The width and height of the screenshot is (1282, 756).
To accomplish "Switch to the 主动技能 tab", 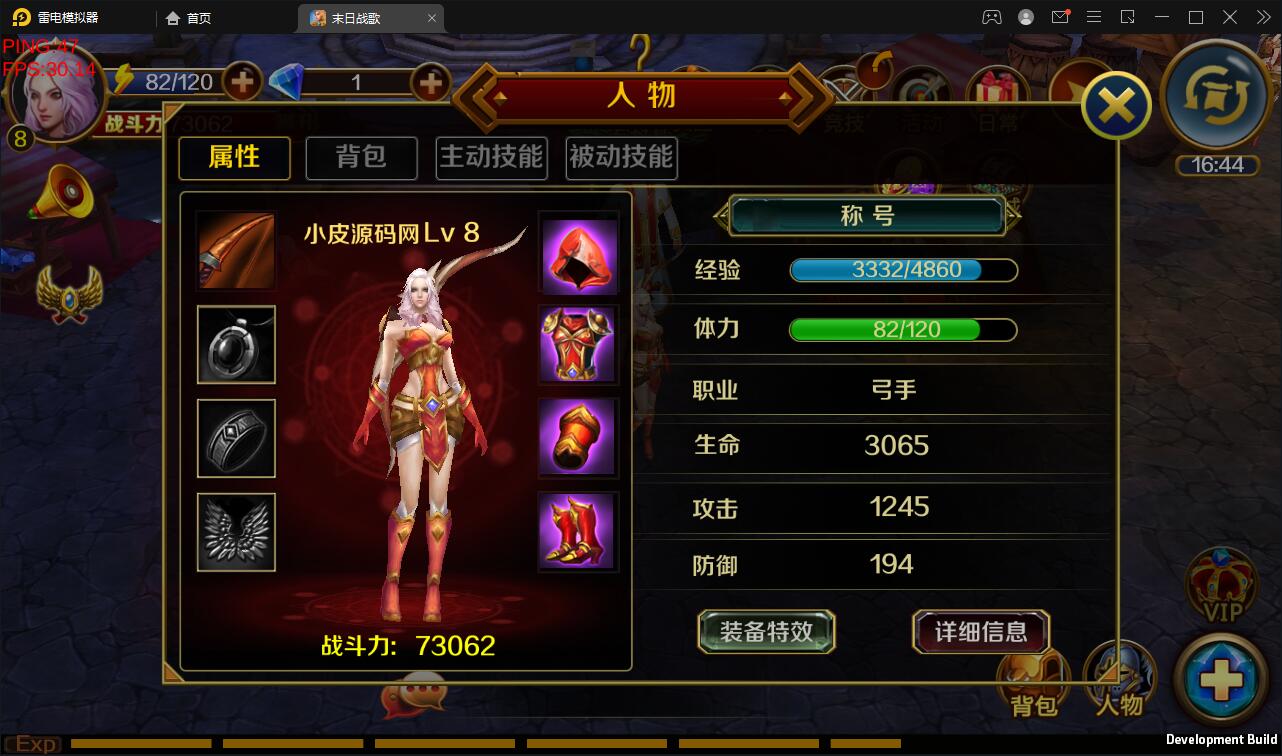I will click(x=491, y=157).
